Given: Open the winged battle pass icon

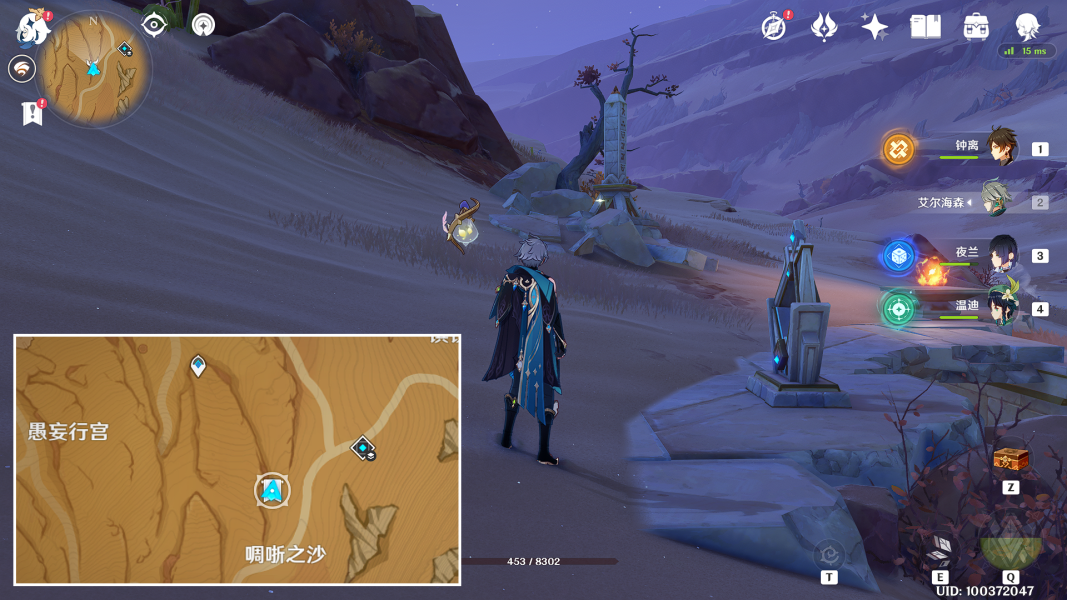Looking at the screenshot, I should [x=824, y=27].
